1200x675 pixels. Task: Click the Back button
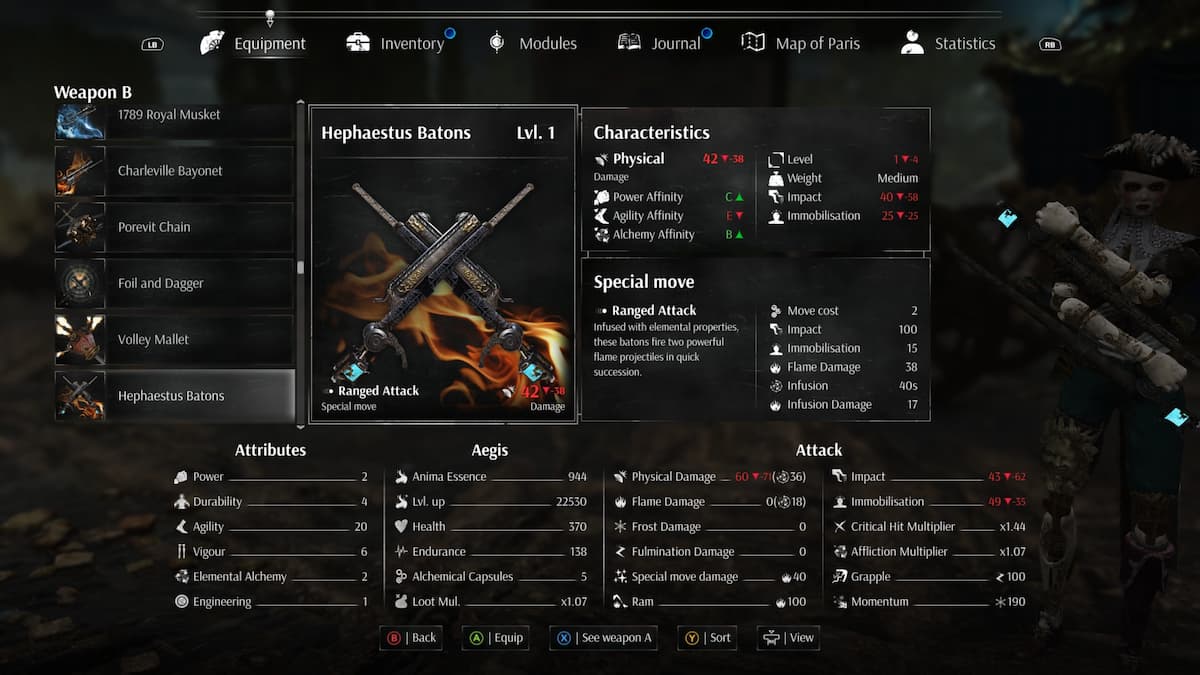(x=411, y=638)
